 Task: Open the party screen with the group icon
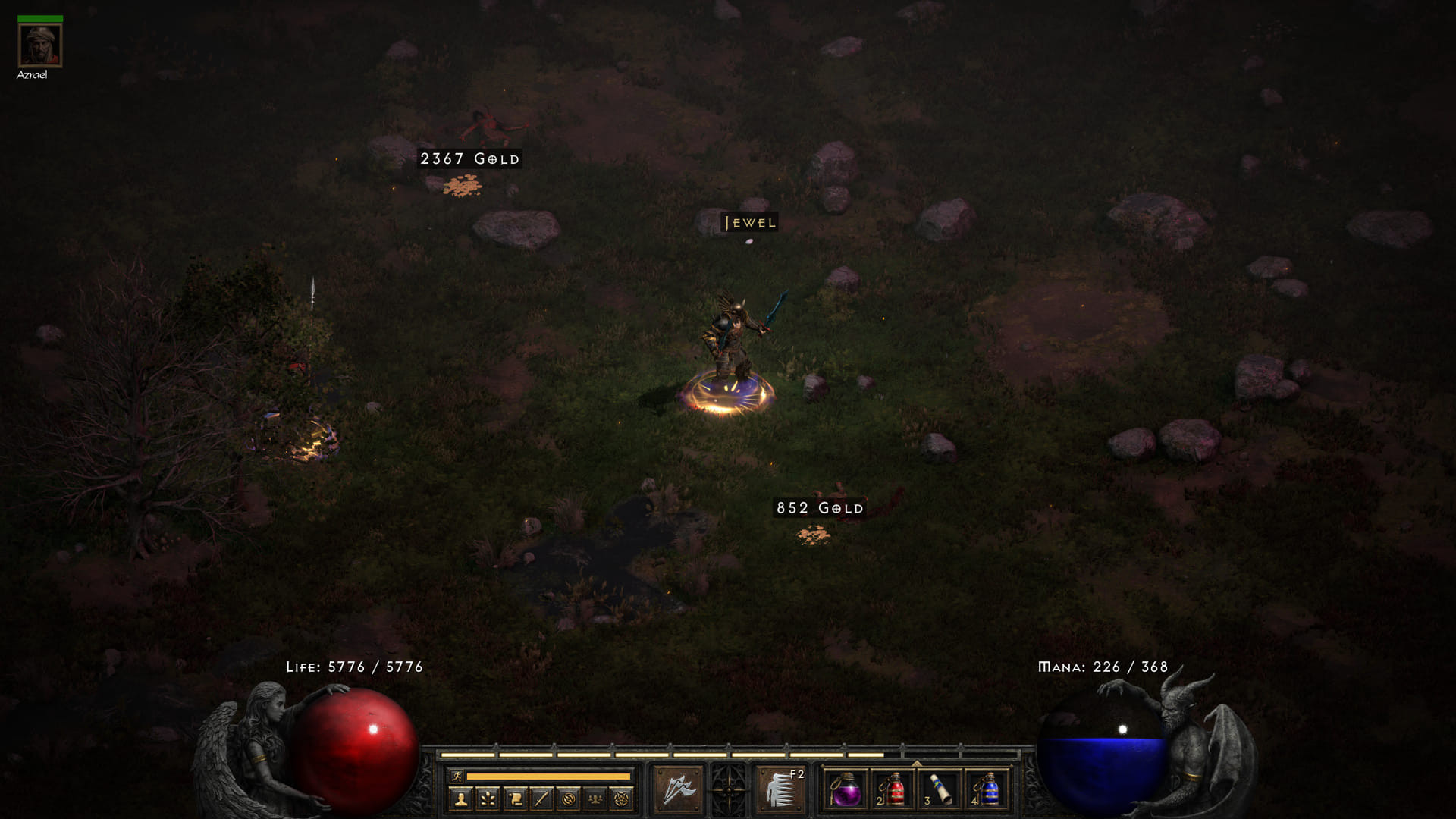click(596, 798)
